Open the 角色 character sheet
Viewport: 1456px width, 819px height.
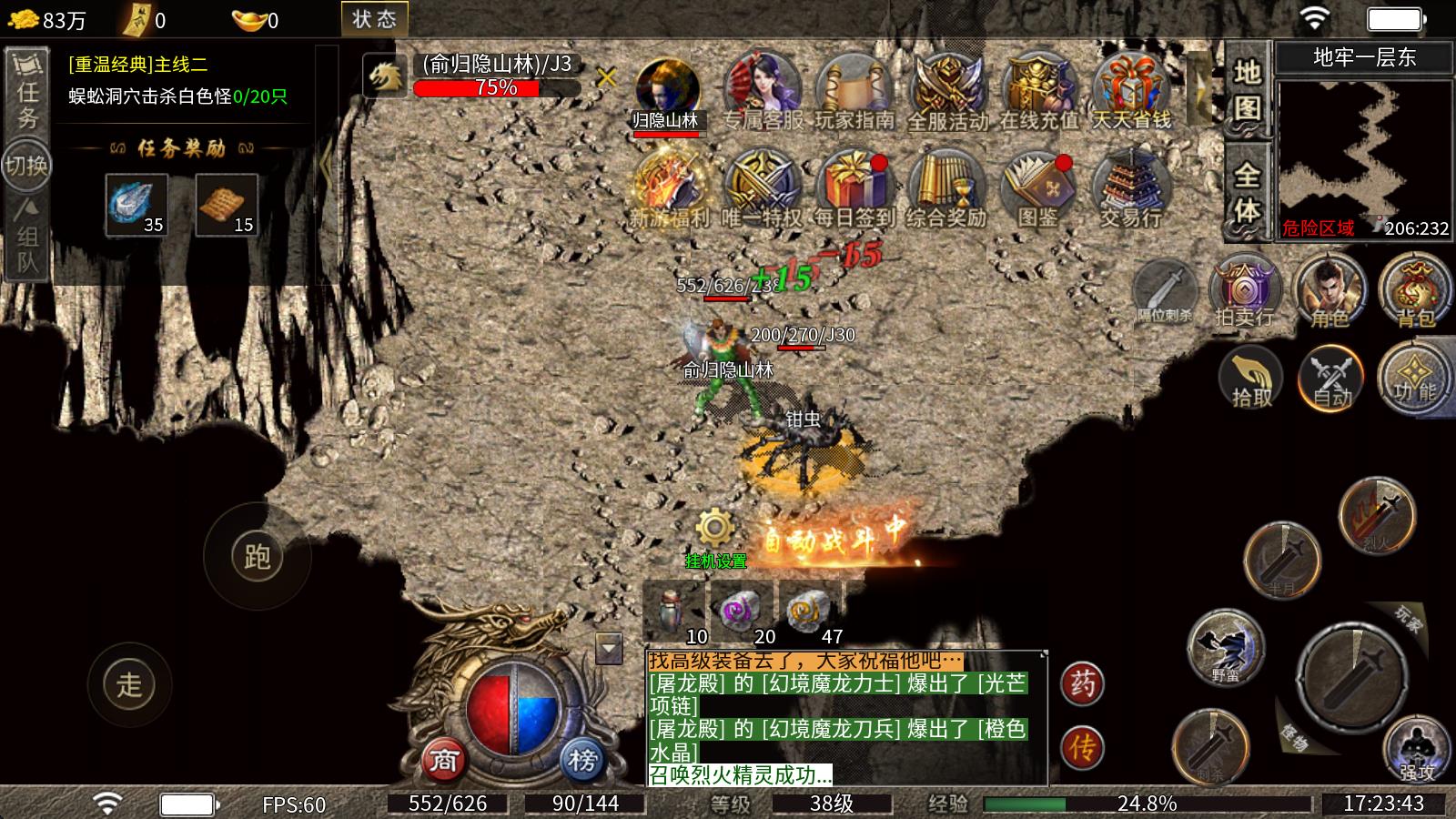[x=1330, y=291]
